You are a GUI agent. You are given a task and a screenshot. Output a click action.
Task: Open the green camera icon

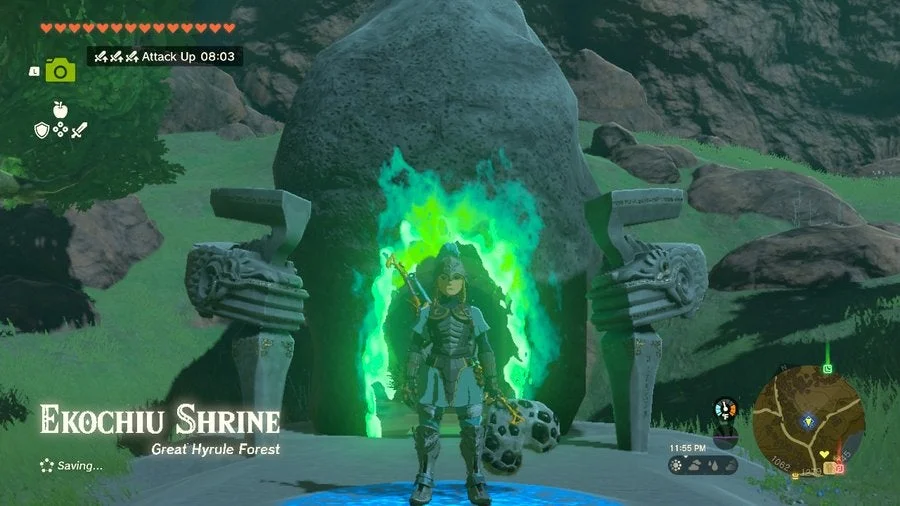coord(60,70)
